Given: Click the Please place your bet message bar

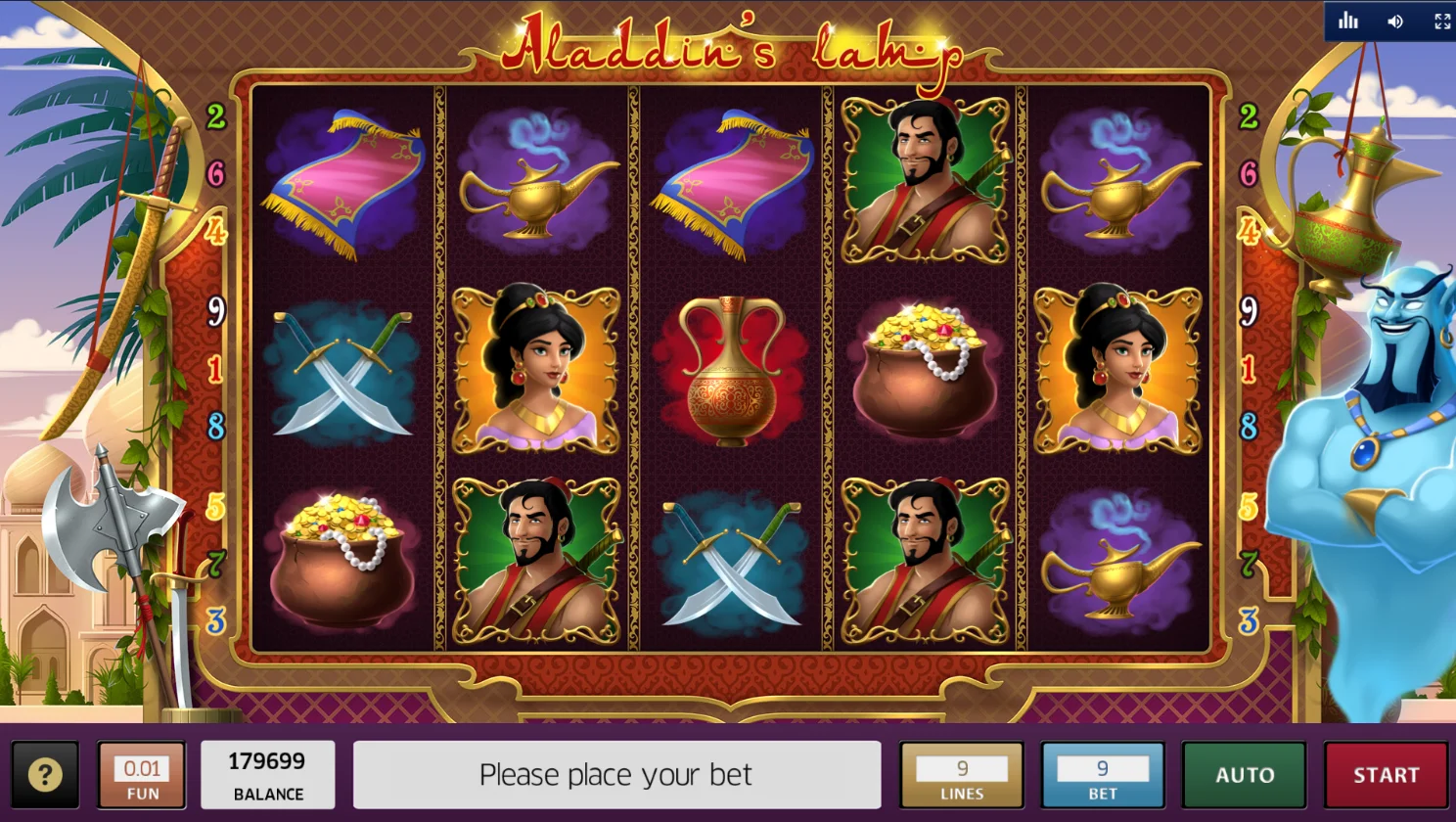Looking at the screenshot, I should (614, 775).
